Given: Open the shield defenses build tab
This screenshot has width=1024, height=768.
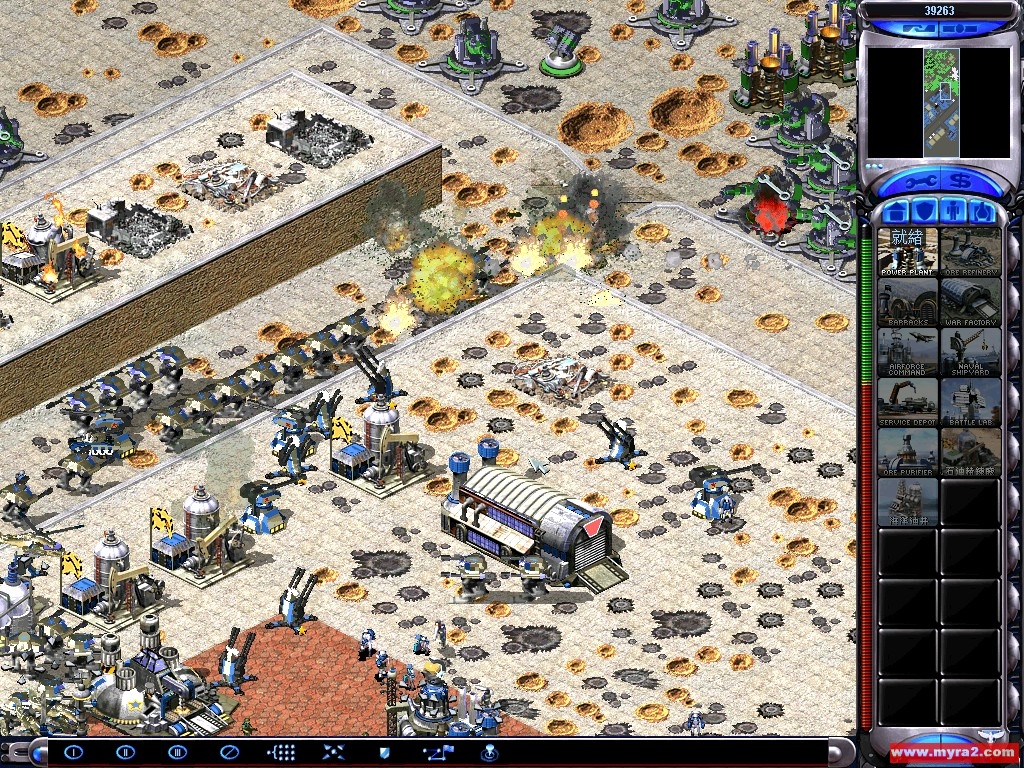Looking at the screenshot, I should (925, 212).
